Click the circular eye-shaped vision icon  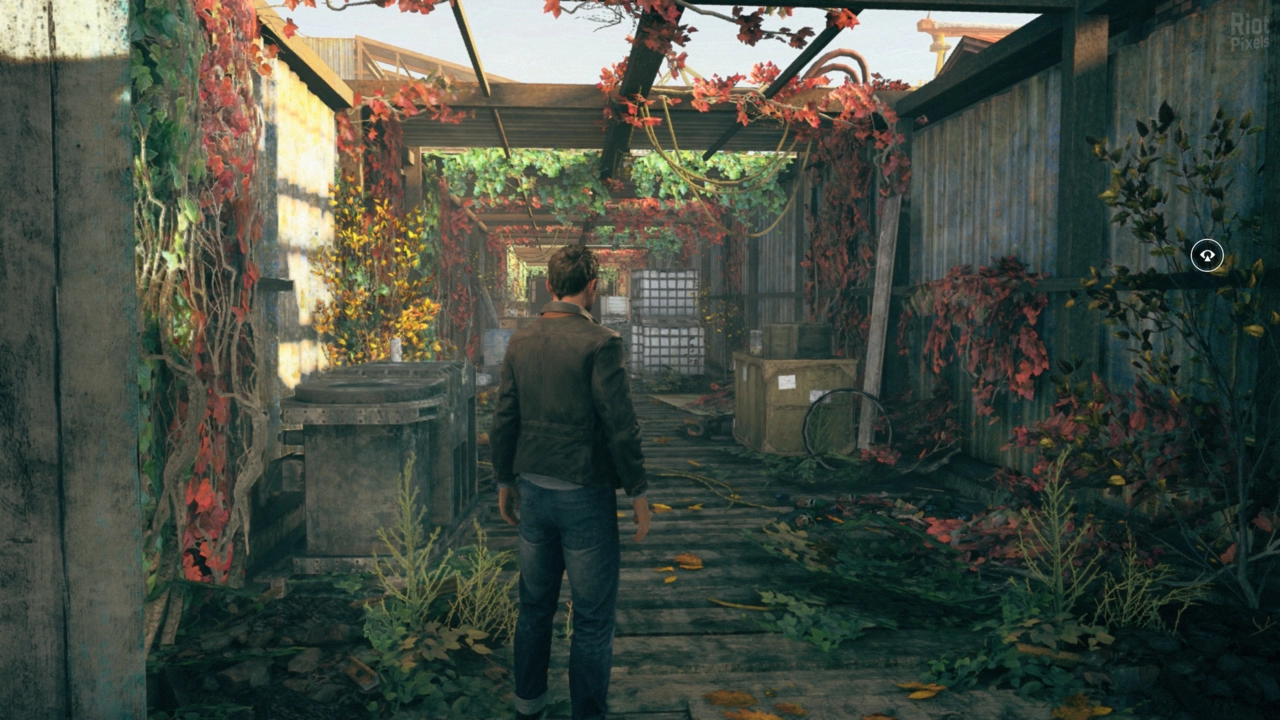[1207, 256]
